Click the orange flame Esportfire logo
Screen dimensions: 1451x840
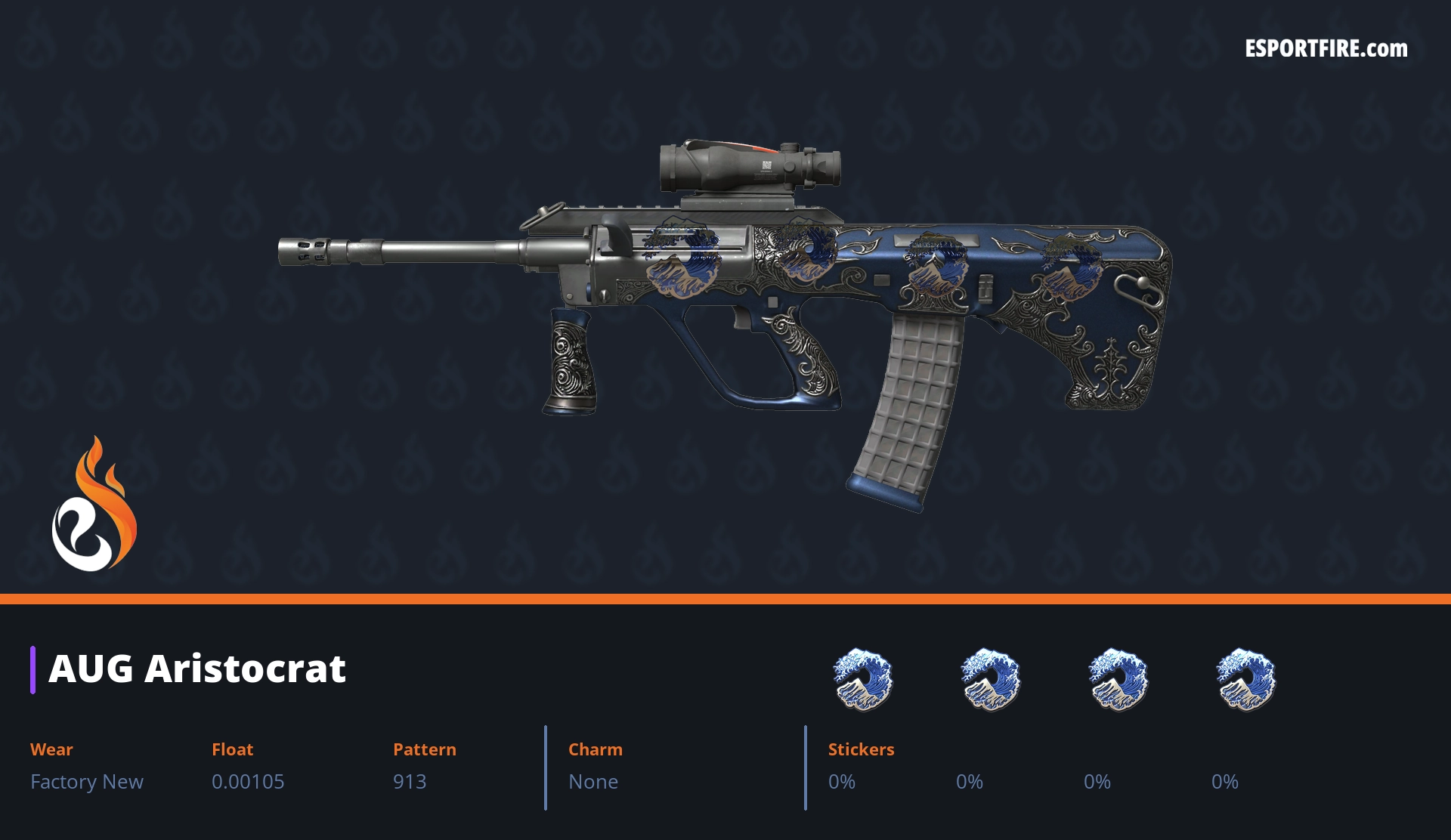94,505
